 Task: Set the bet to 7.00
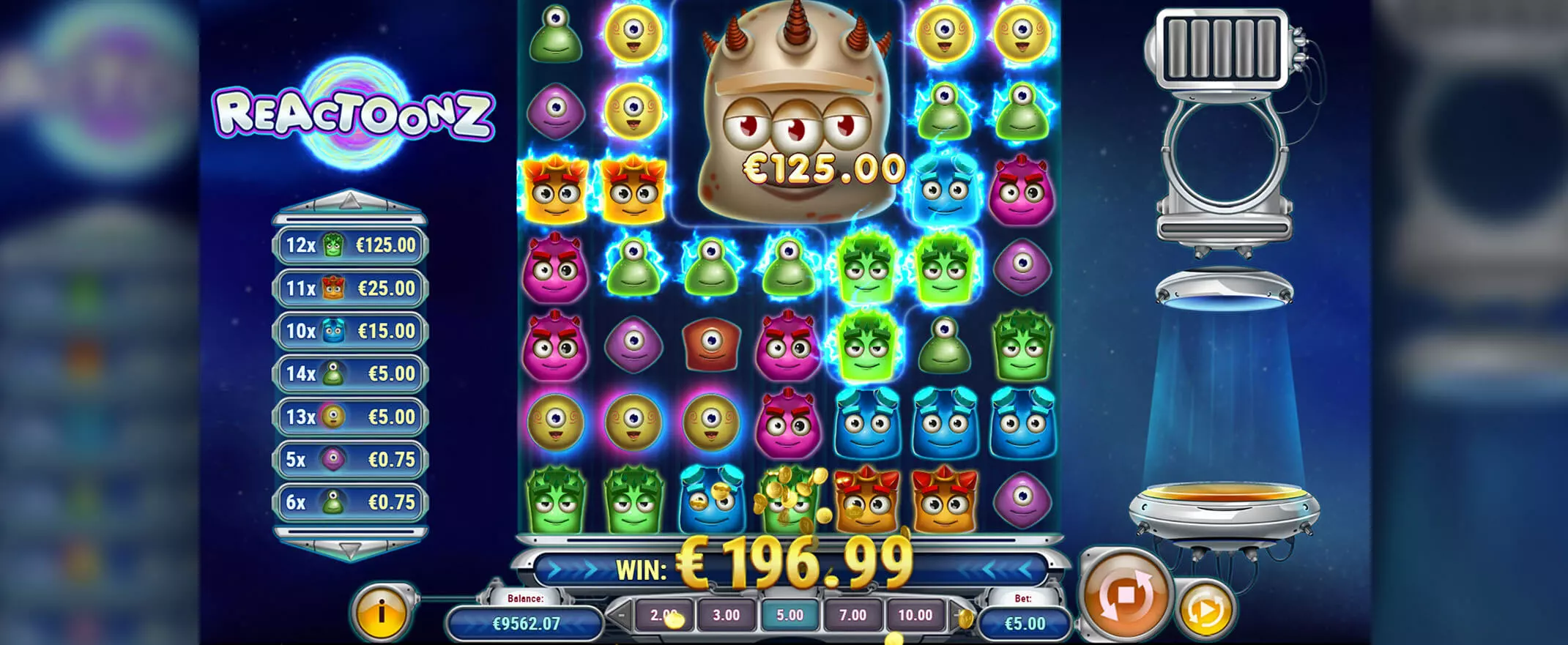tap(852, 615)
